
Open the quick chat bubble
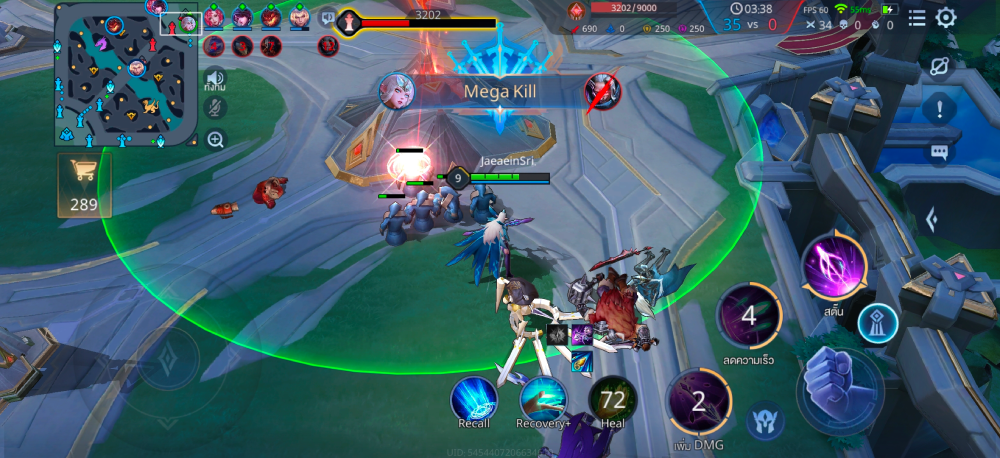click(939, 153)
